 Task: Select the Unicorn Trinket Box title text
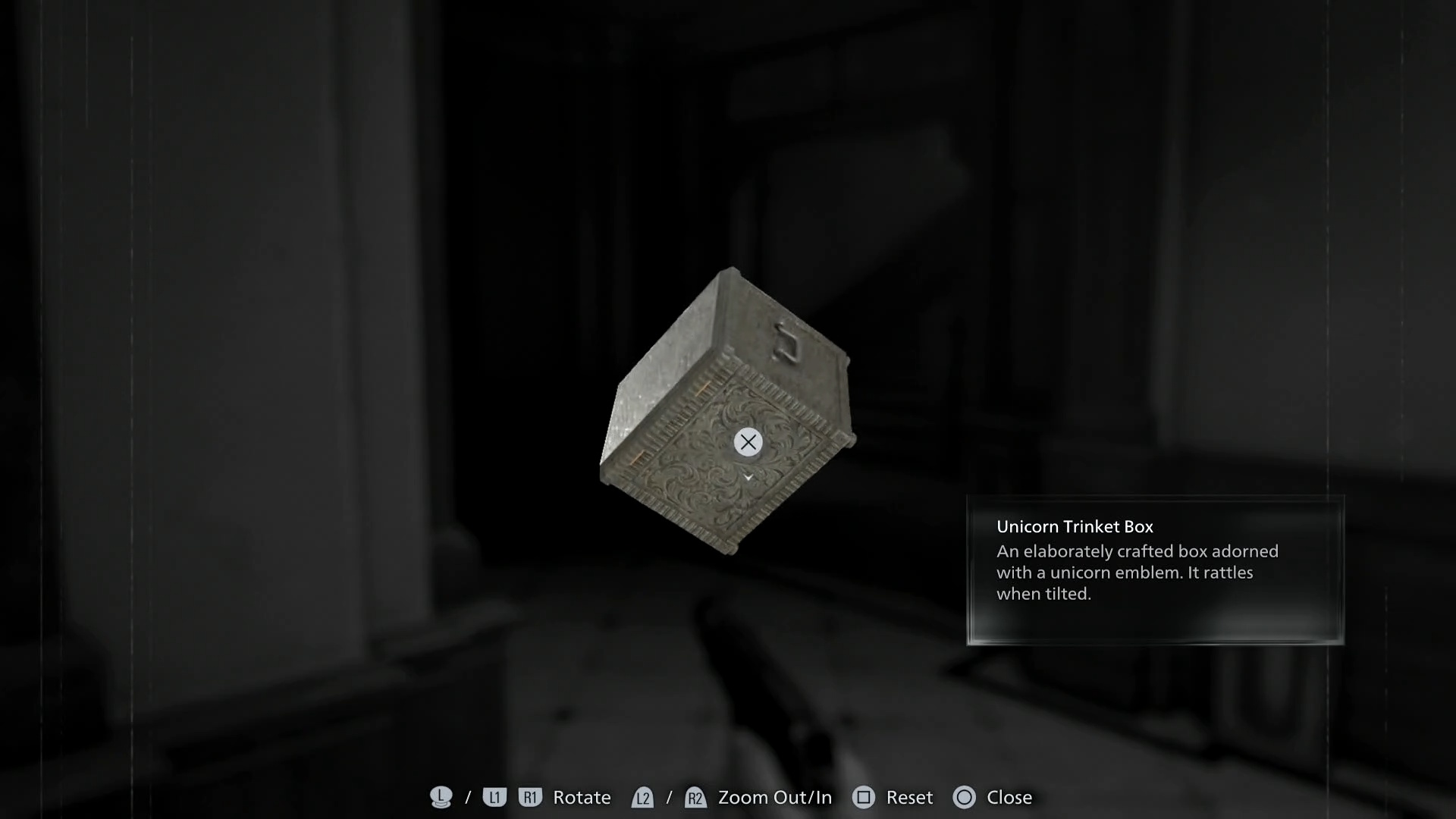[1075, 526]
